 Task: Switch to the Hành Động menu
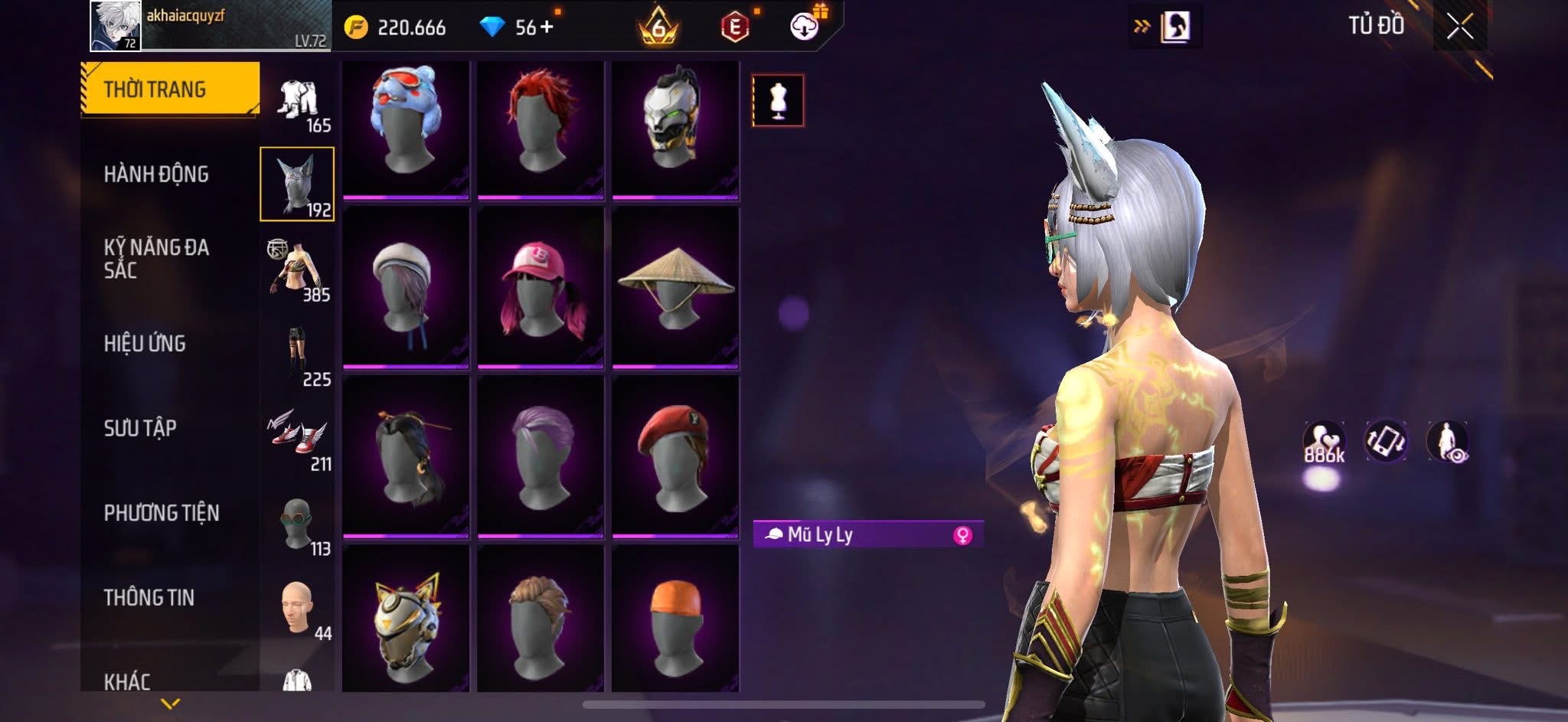(x=156, y=175)
